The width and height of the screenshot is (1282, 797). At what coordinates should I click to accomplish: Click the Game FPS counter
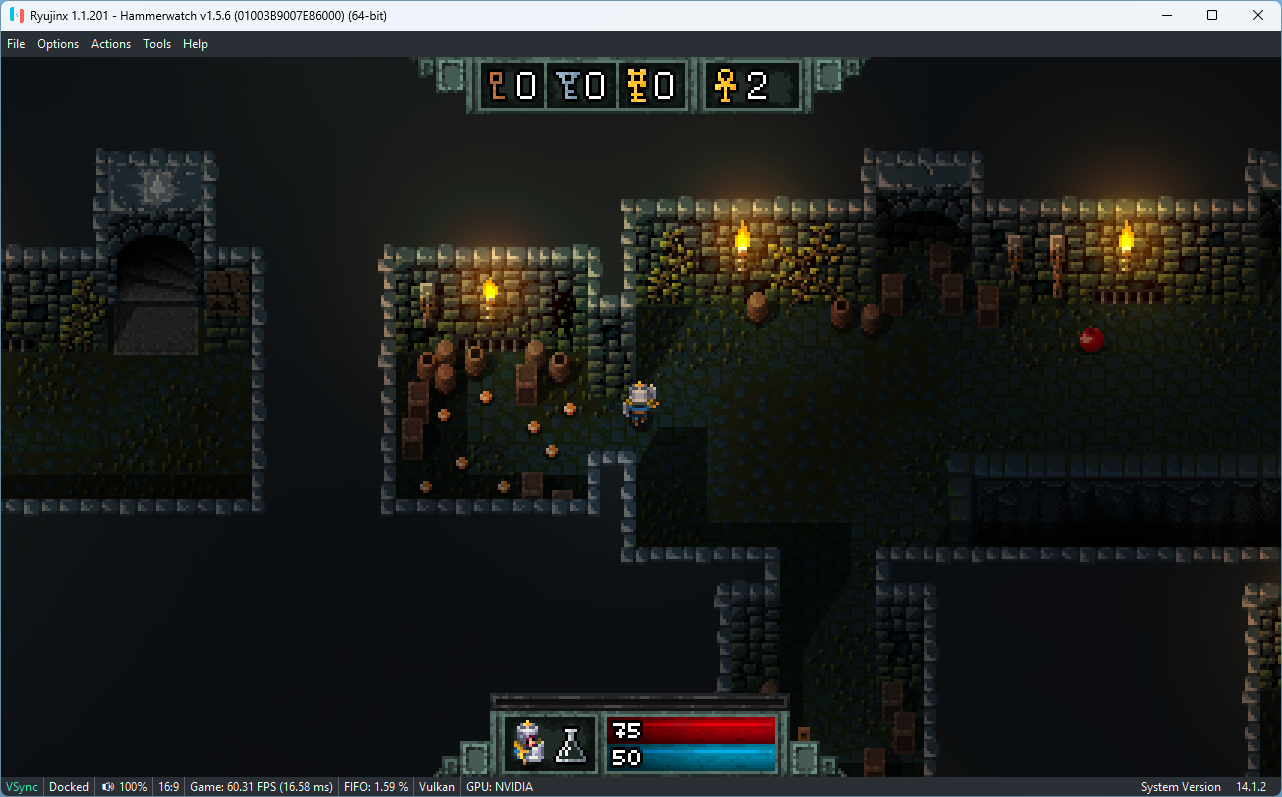click(261, 787)
